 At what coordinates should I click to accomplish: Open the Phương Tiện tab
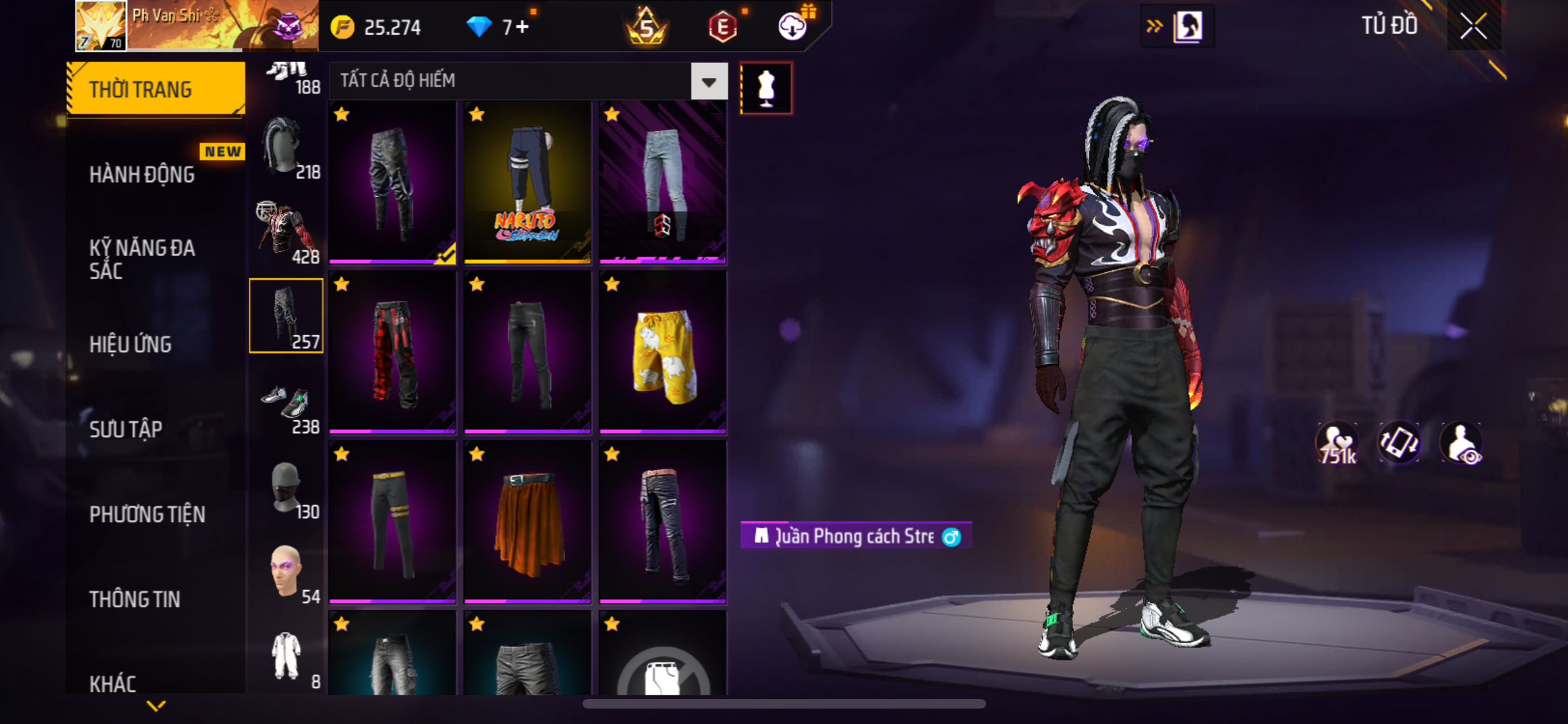point(147,514)
